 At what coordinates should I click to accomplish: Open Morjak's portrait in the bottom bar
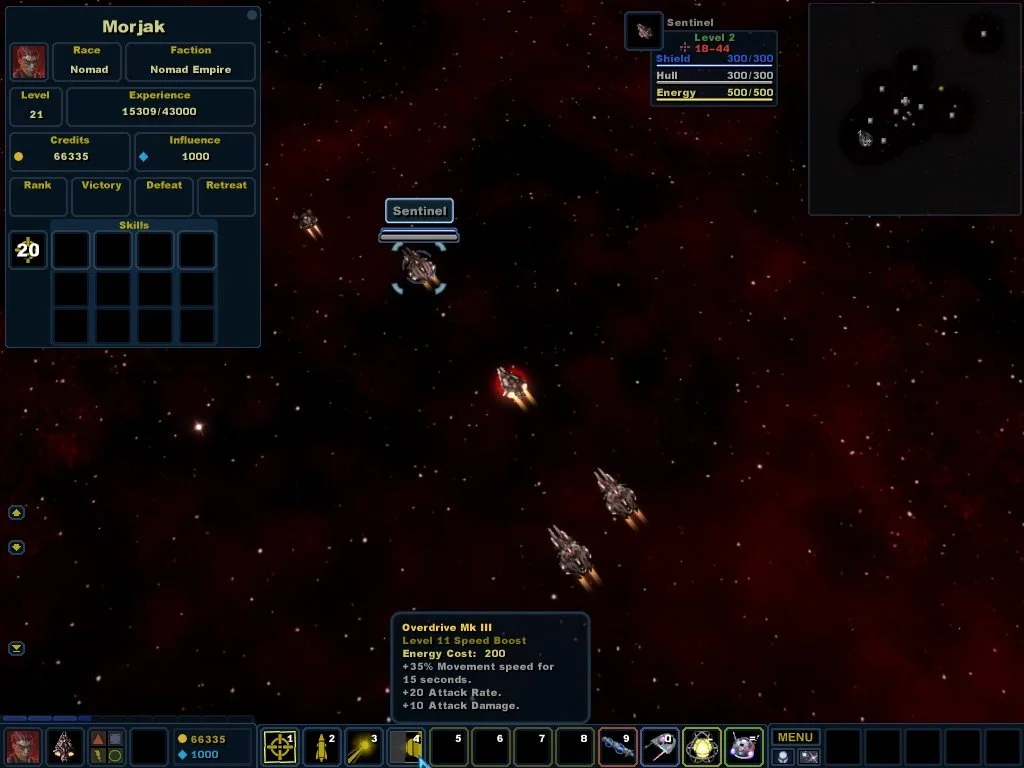tap(23, 747)
